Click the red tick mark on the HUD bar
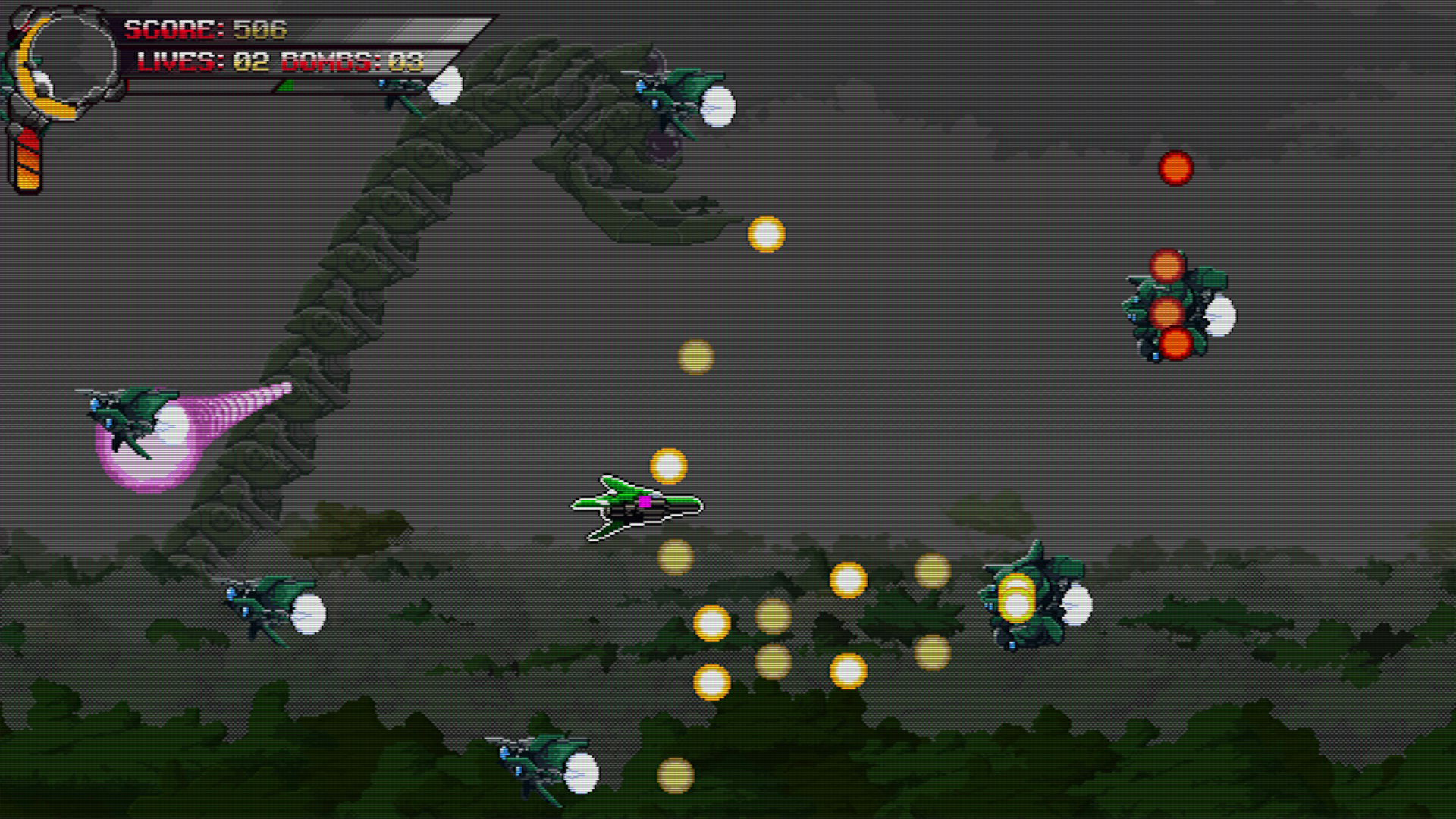The width and height of the screenshot is (1456, 819). click(x=127, y=85)
